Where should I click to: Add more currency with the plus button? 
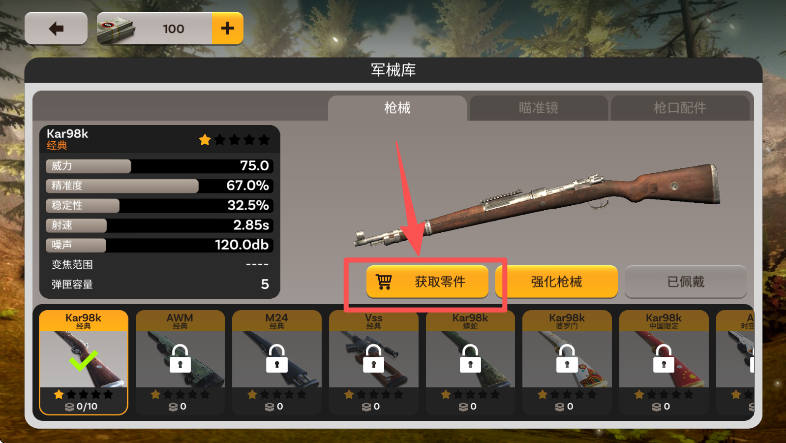[227, 29]
